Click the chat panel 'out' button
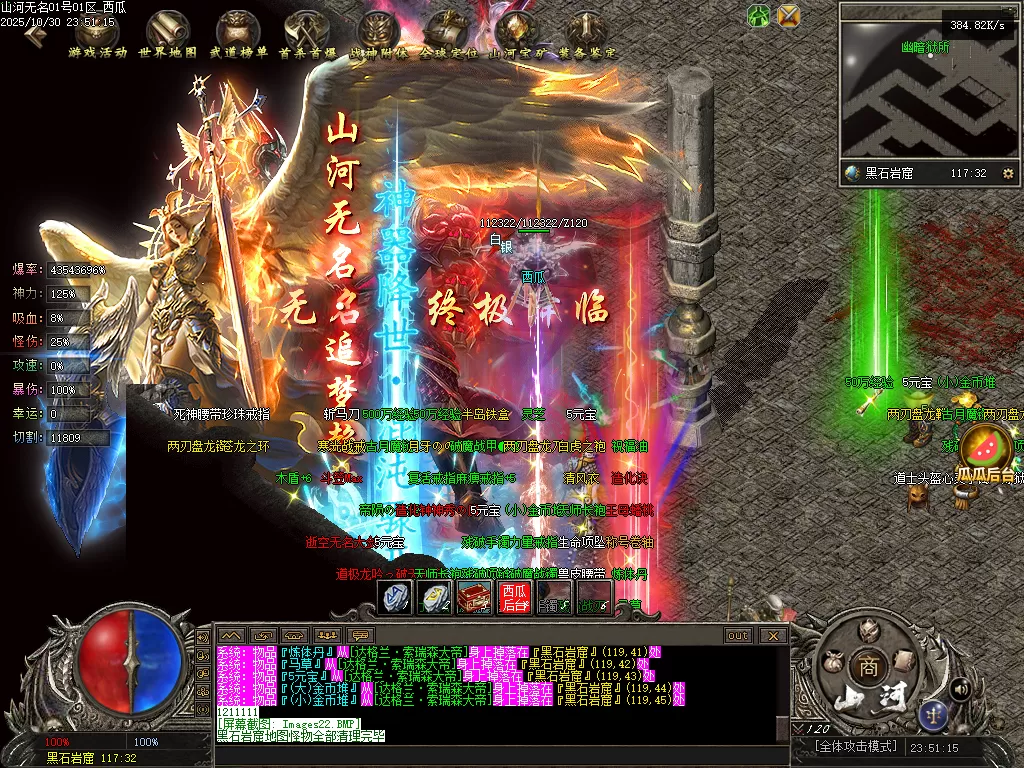Screen dimensions: 1024x768 point(738,635)
